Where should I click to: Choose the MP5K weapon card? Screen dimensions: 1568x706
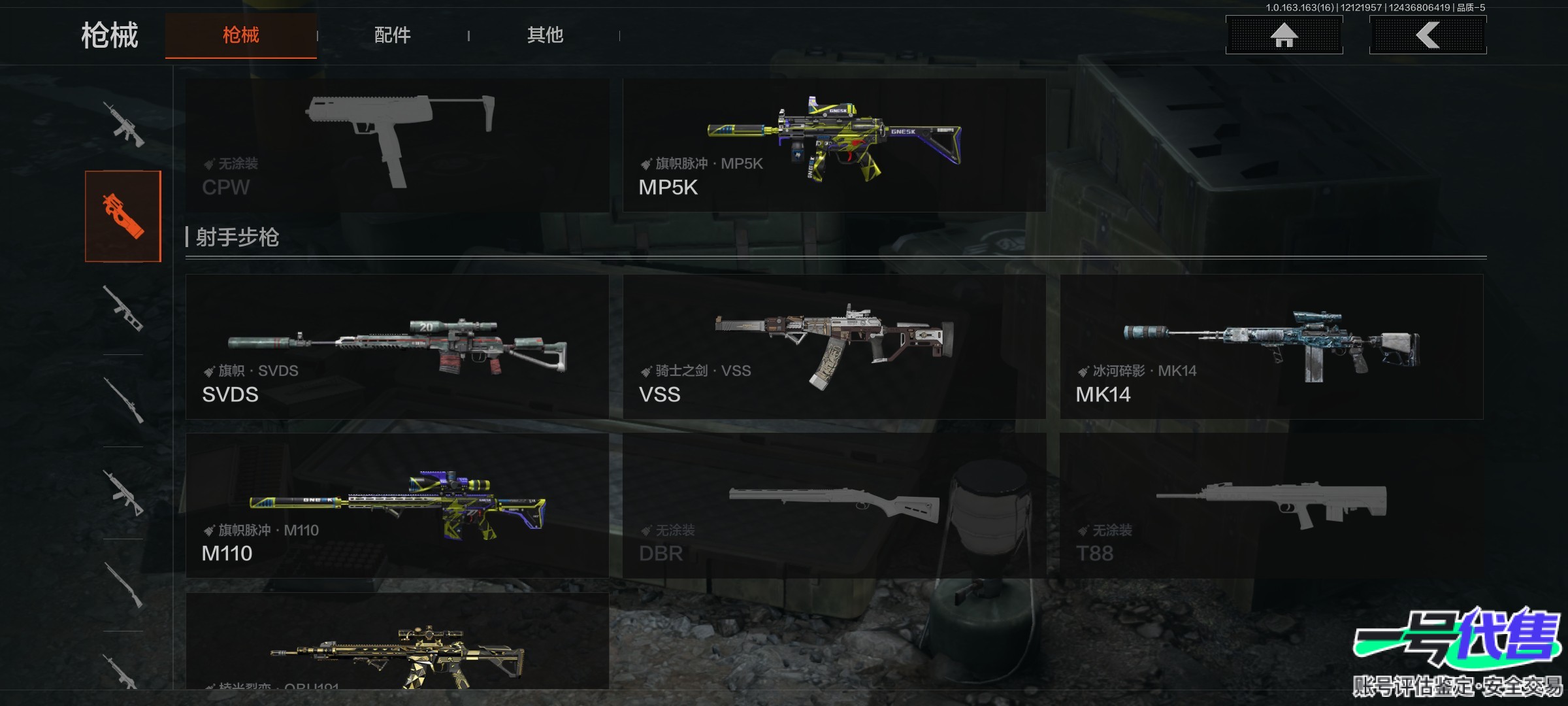tap(834, 145)
